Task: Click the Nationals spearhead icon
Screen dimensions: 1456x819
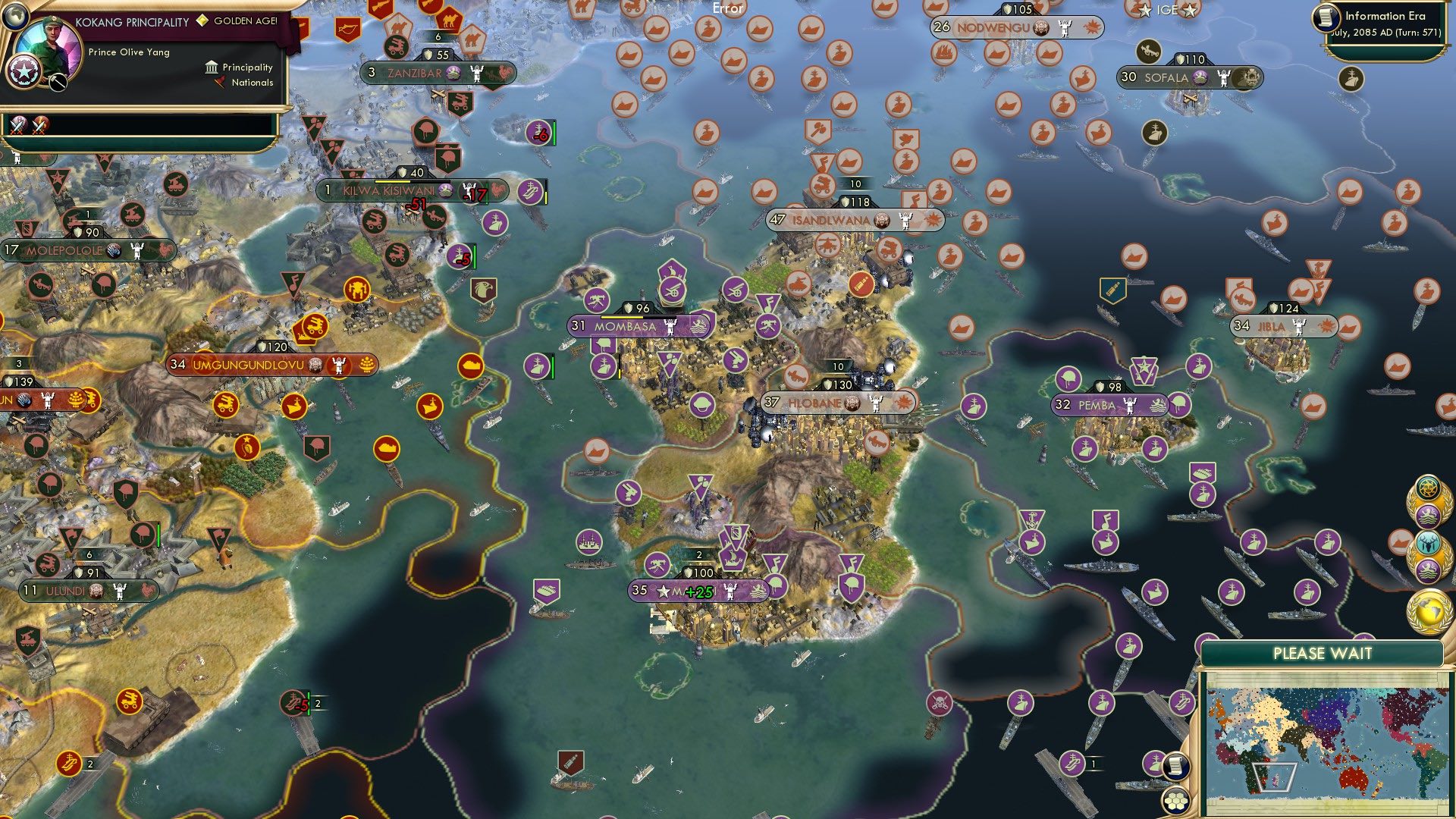Action: click(220, 83)
